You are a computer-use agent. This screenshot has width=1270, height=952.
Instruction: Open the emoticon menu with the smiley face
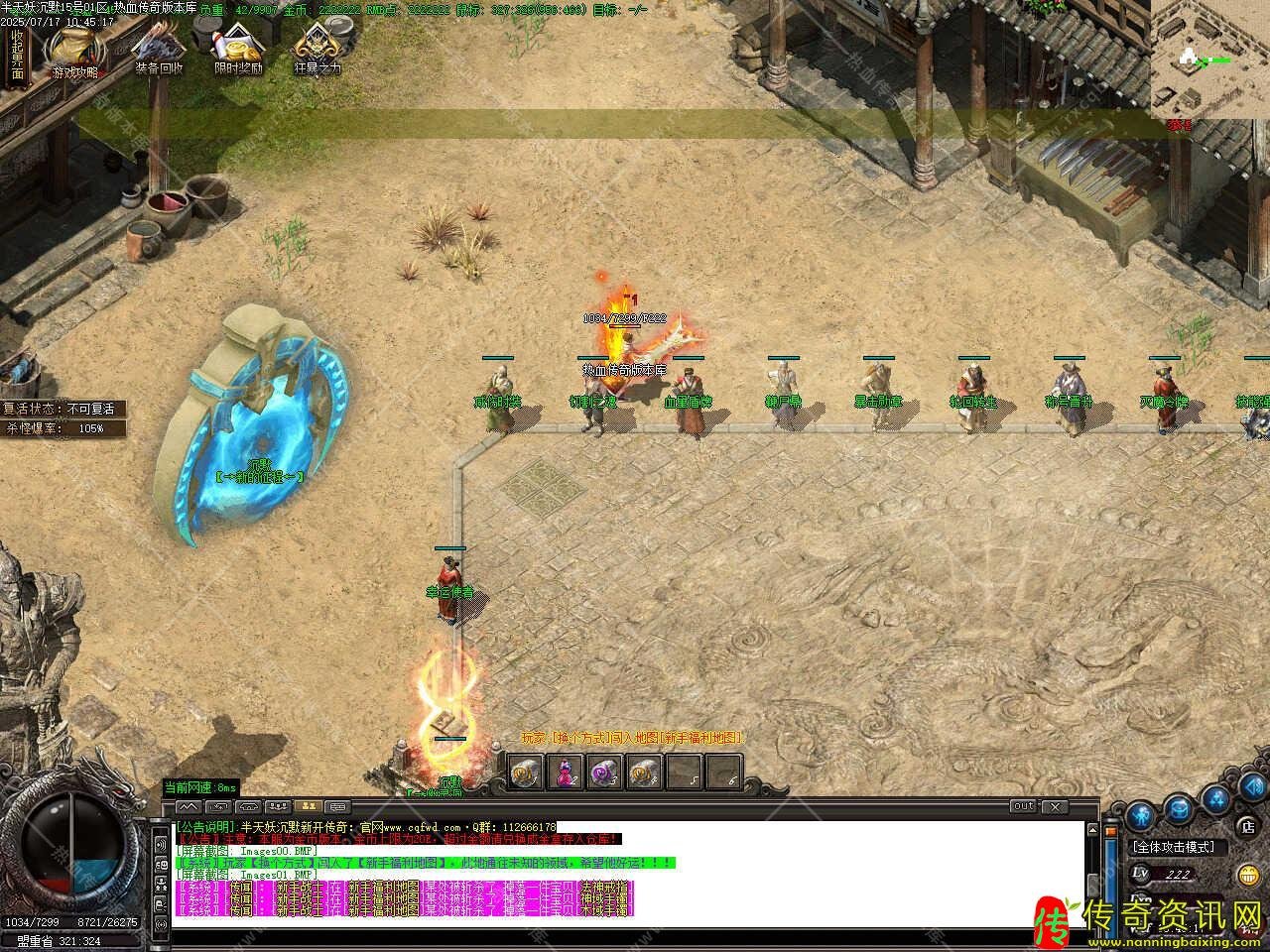(x=1249, y=875)
